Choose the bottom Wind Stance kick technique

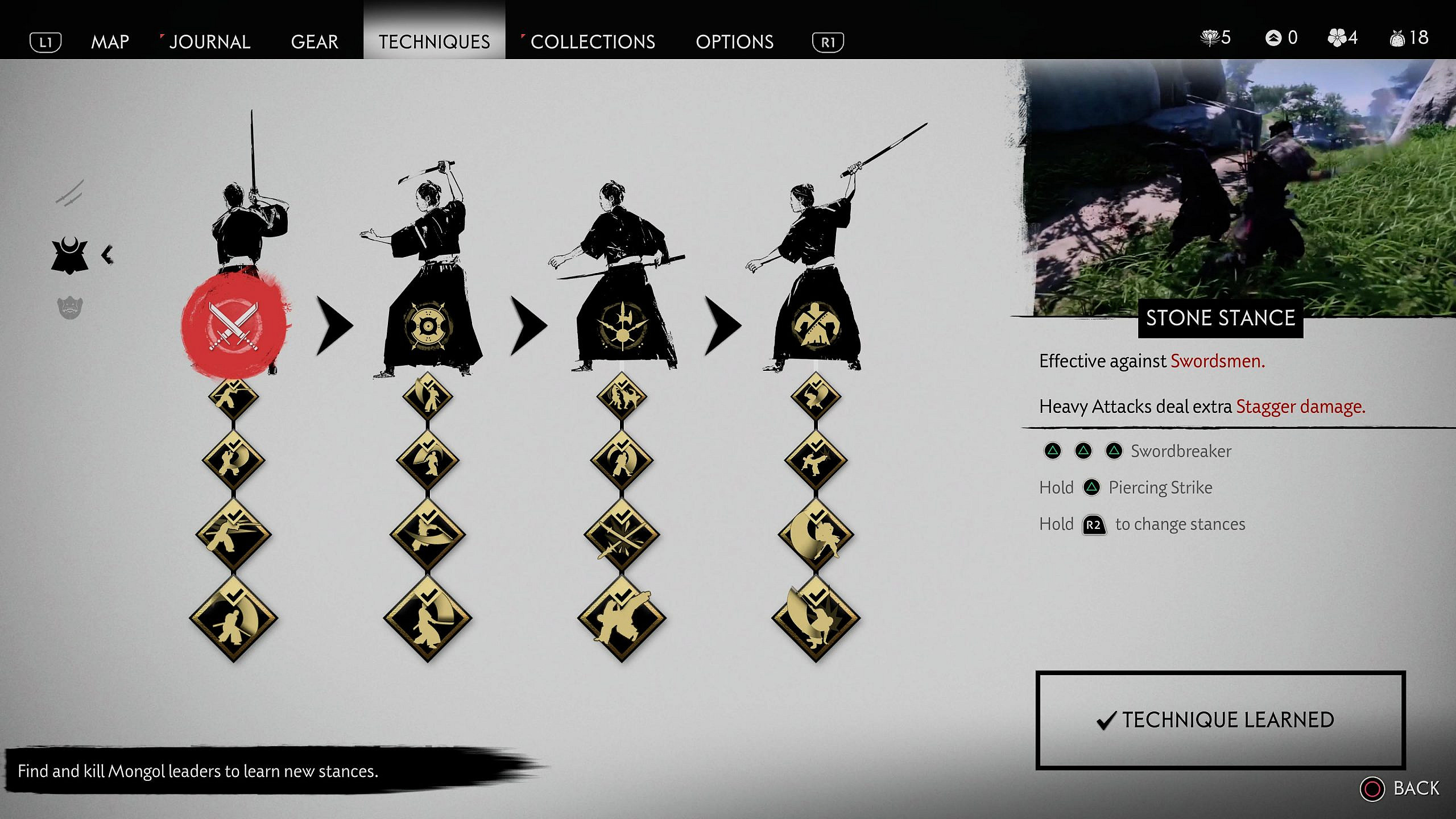point(622,619)
